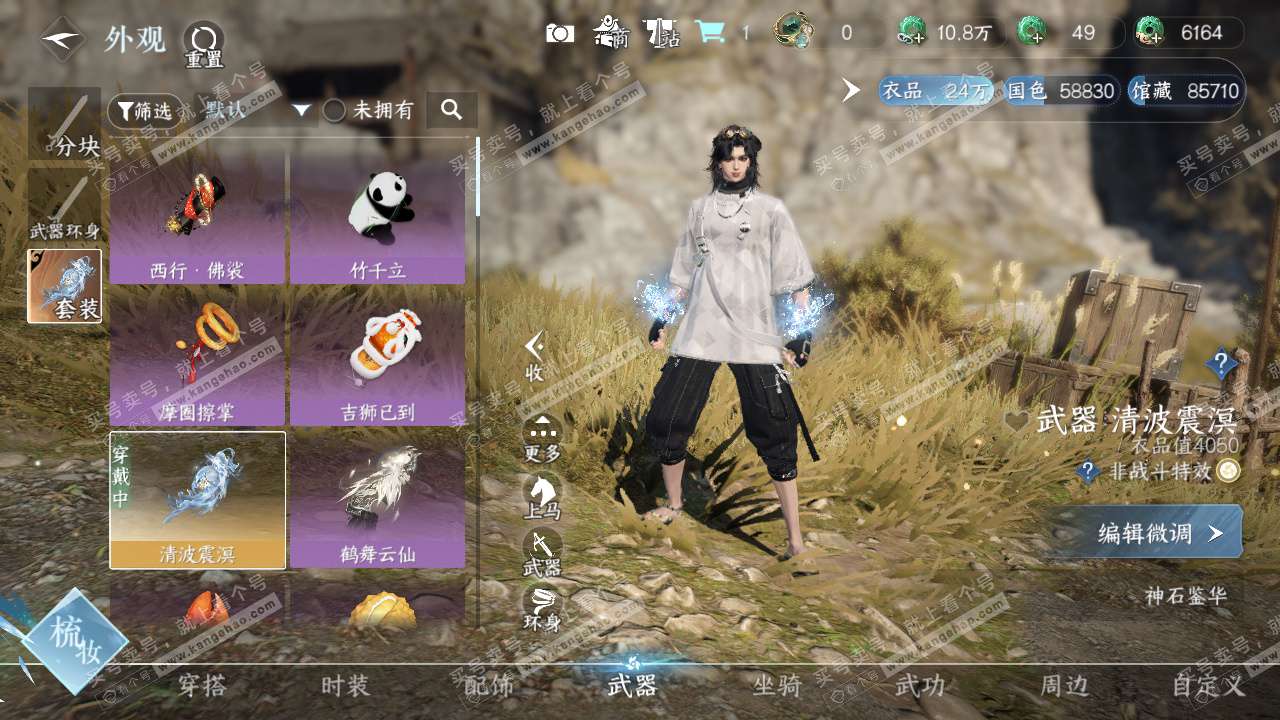Toggle the 未拥有 checkbox
1280x720 pixels.
coord(334,111)
